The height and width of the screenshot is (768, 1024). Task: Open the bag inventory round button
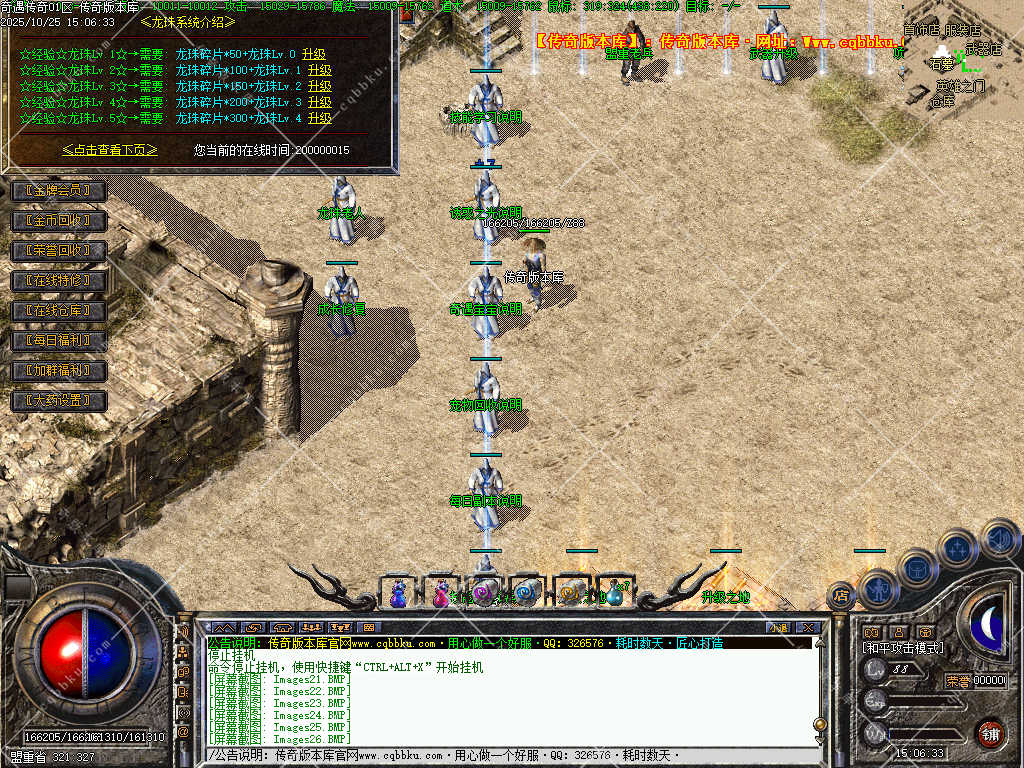click(x=916, y=567)
